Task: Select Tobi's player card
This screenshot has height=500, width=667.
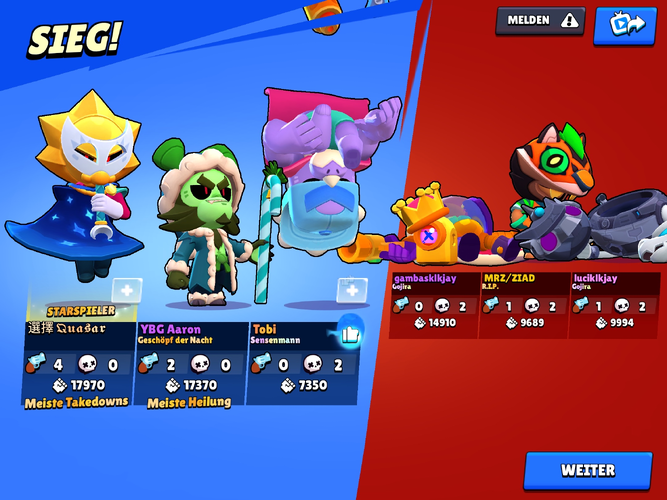Action: (295, 362)
